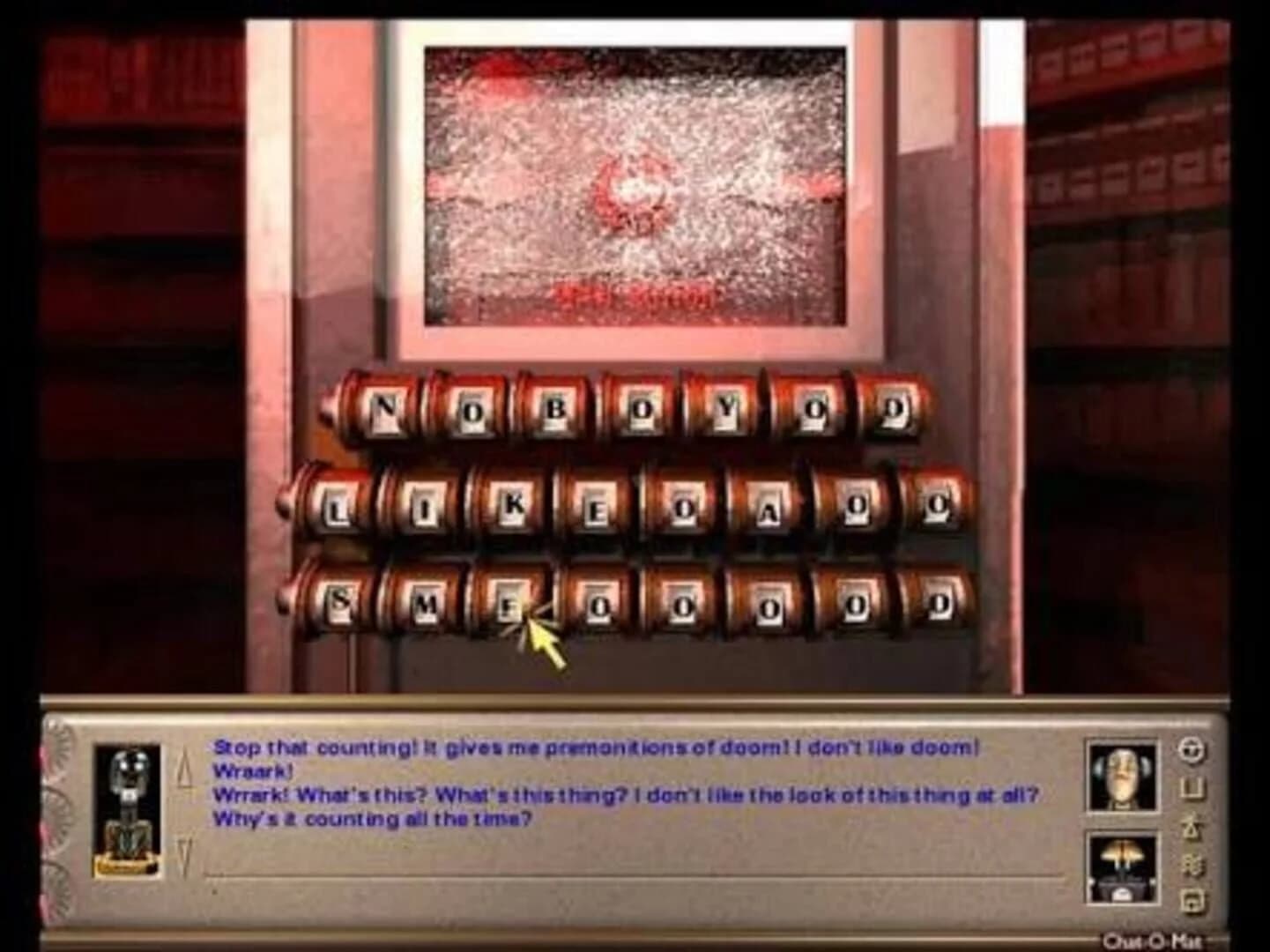This screenshot has height=952, width=1270.
Task: Click the static-filled monitor screen
Action: click(630, 181)
